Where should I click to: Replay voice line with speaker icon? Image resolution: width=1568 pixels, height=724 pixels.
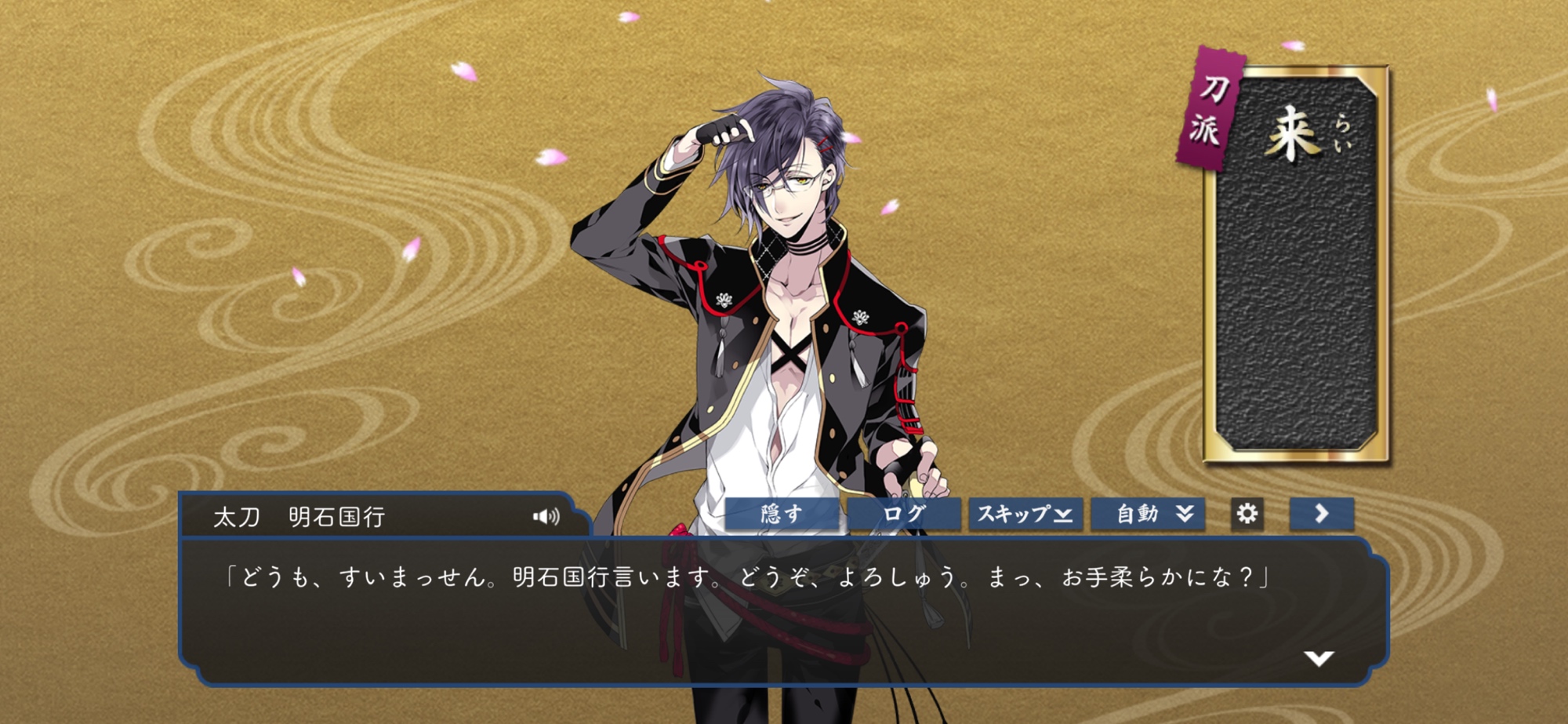pos(546,516)
